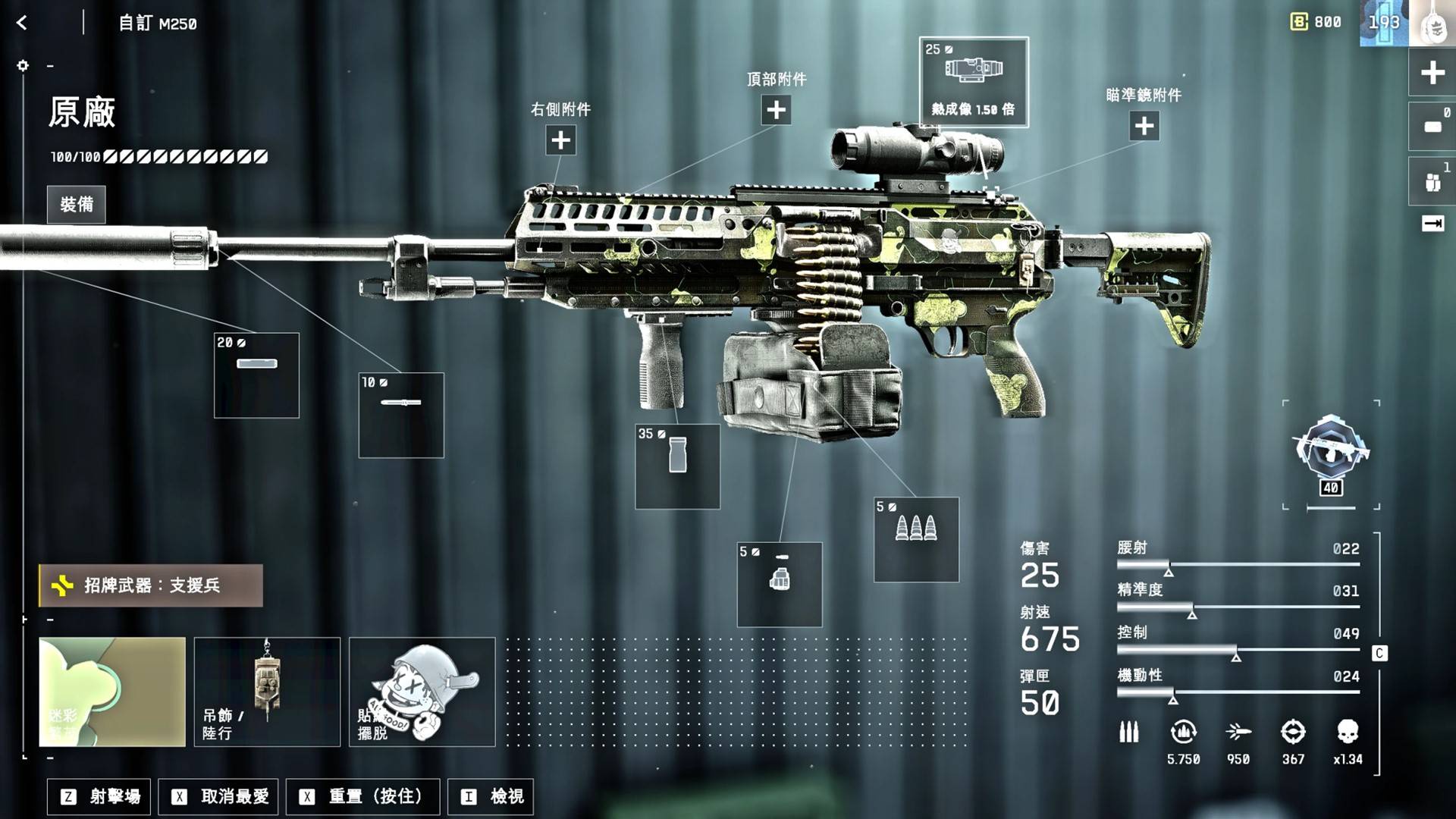Click 取消最愛 to unfavorite this build
1456x819 pixels.
(218, 796)
